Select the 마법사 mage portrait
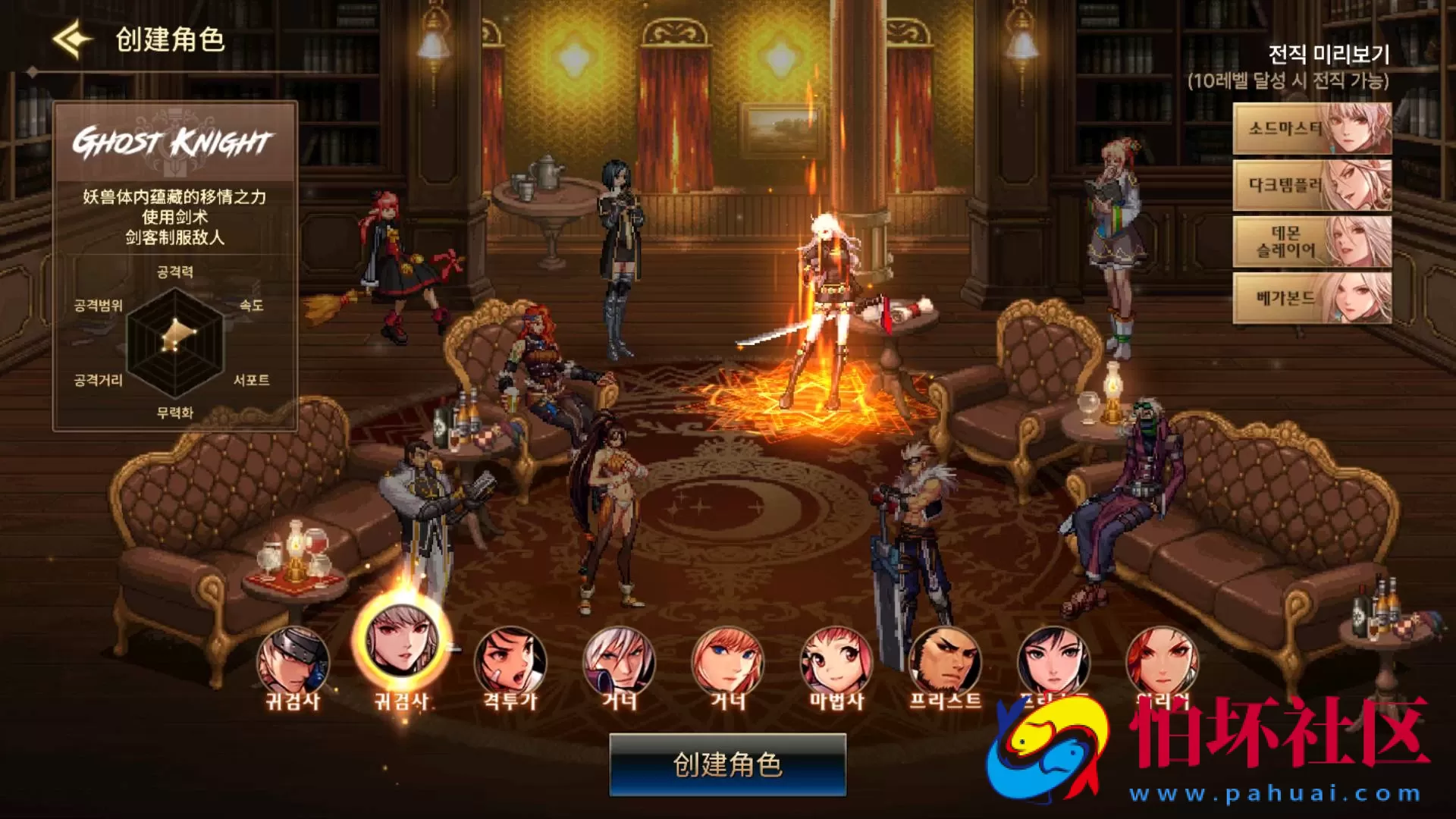 tap(836, 663)
